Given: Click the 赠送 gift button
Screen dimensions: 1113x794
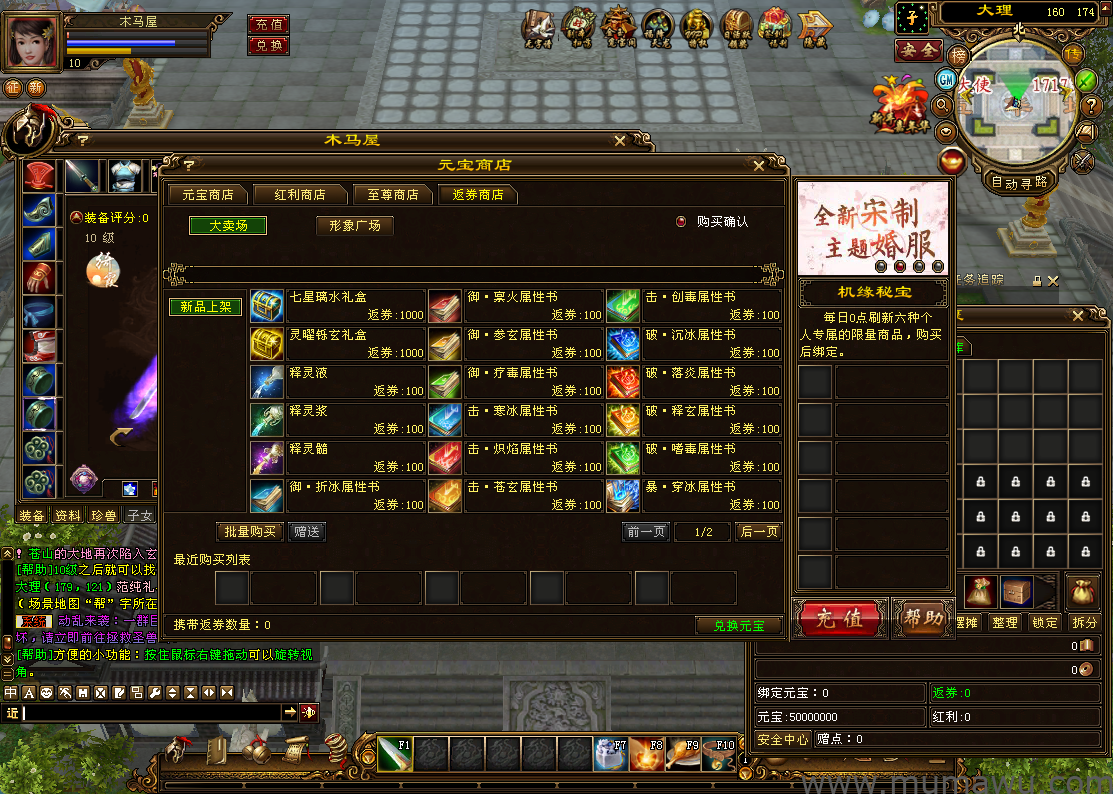Looking at the screenshot, I should (307, 532).
